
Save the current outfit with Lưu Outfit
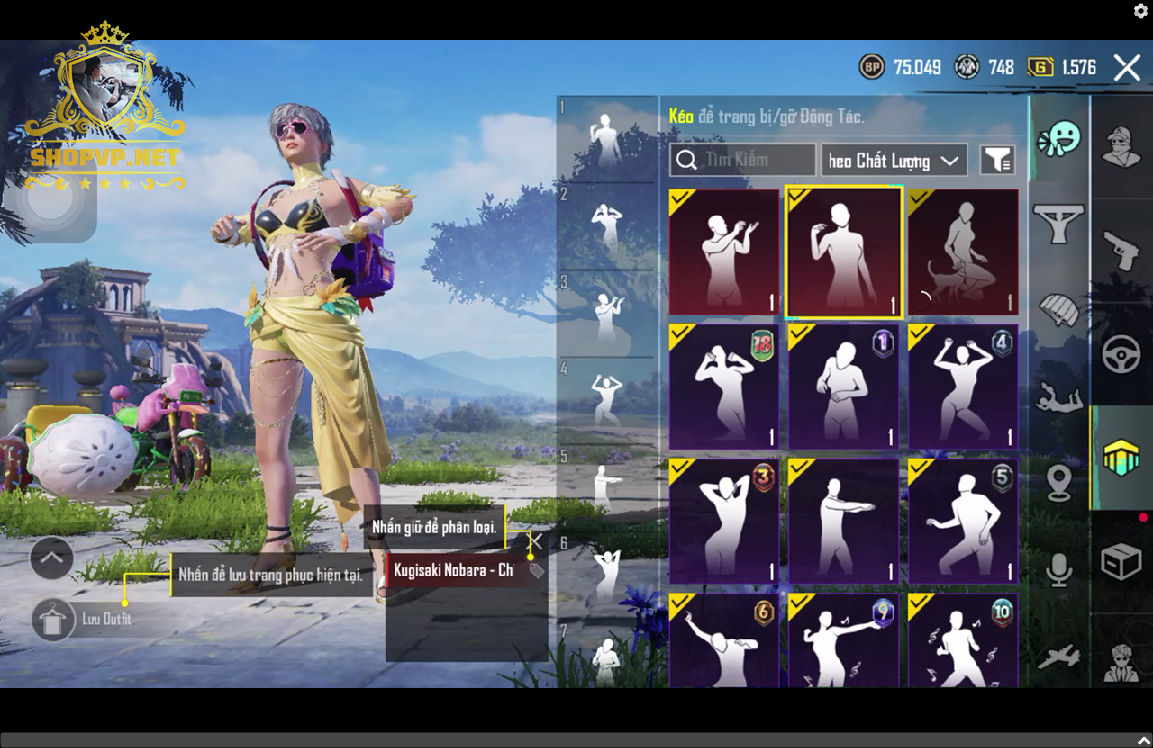[52, 619]
